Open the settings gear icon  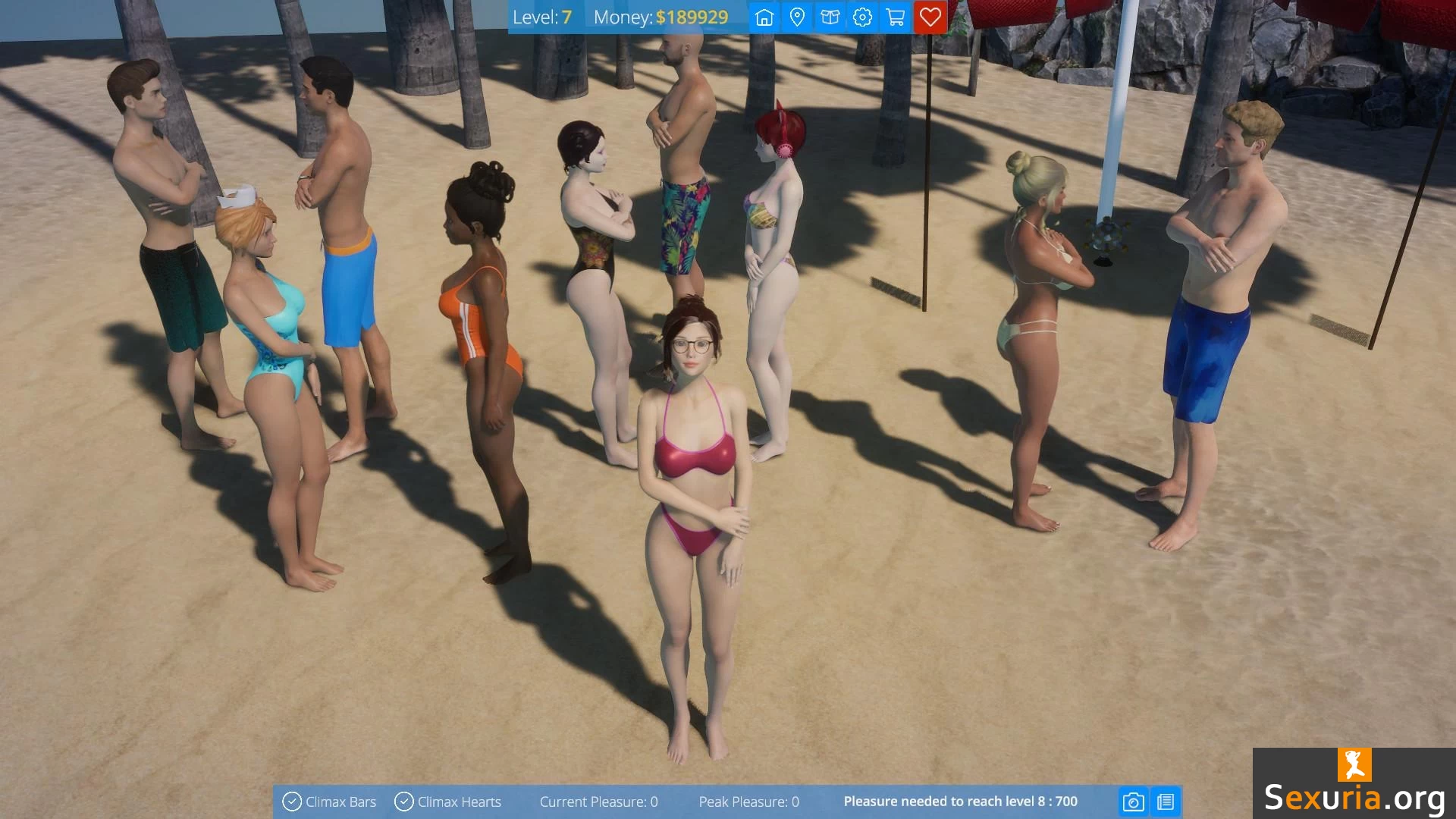[x=862, y=17]
